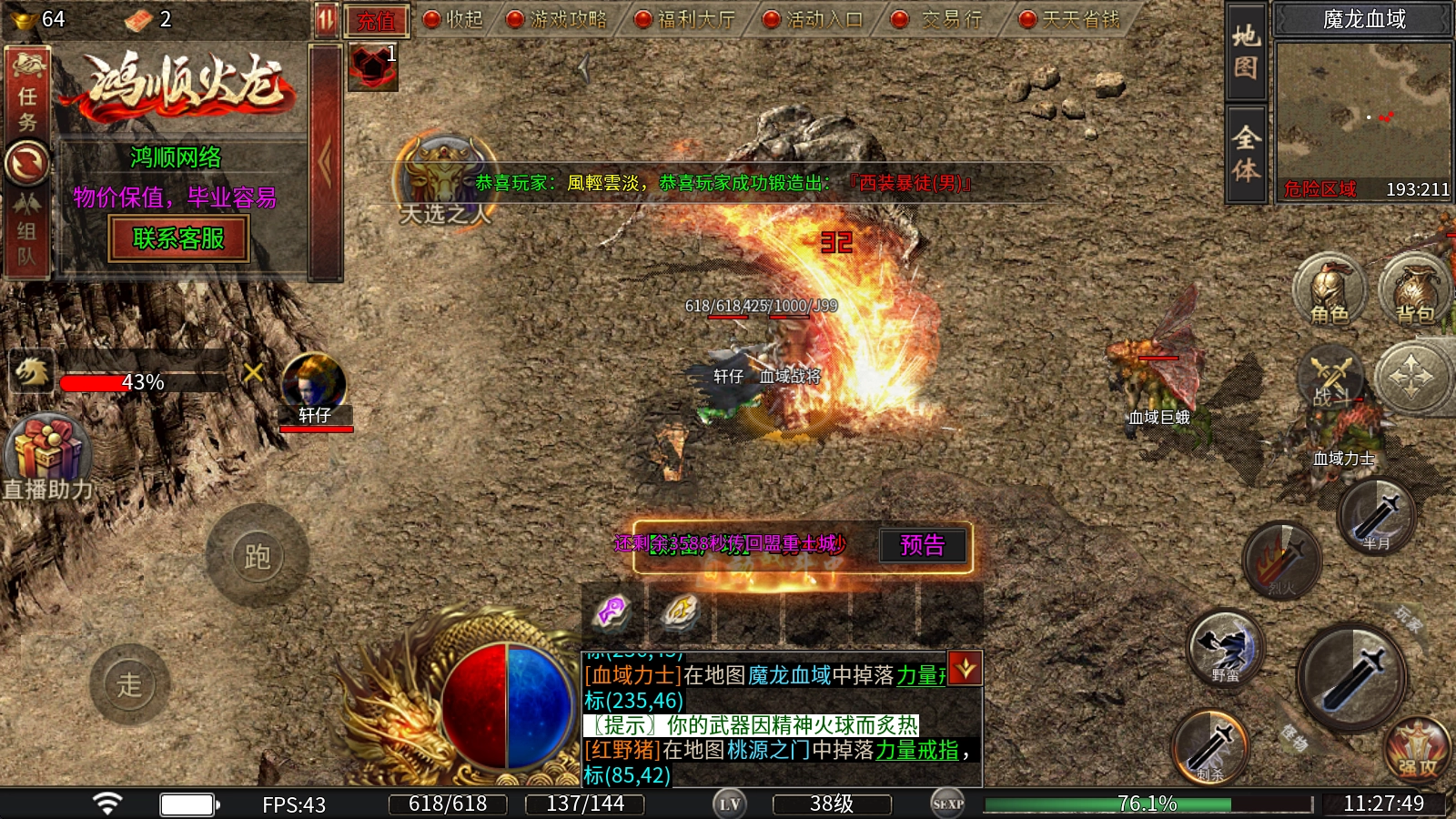Select the 全体 all-targets button
1456x819 pixels.
[1246, 154]
